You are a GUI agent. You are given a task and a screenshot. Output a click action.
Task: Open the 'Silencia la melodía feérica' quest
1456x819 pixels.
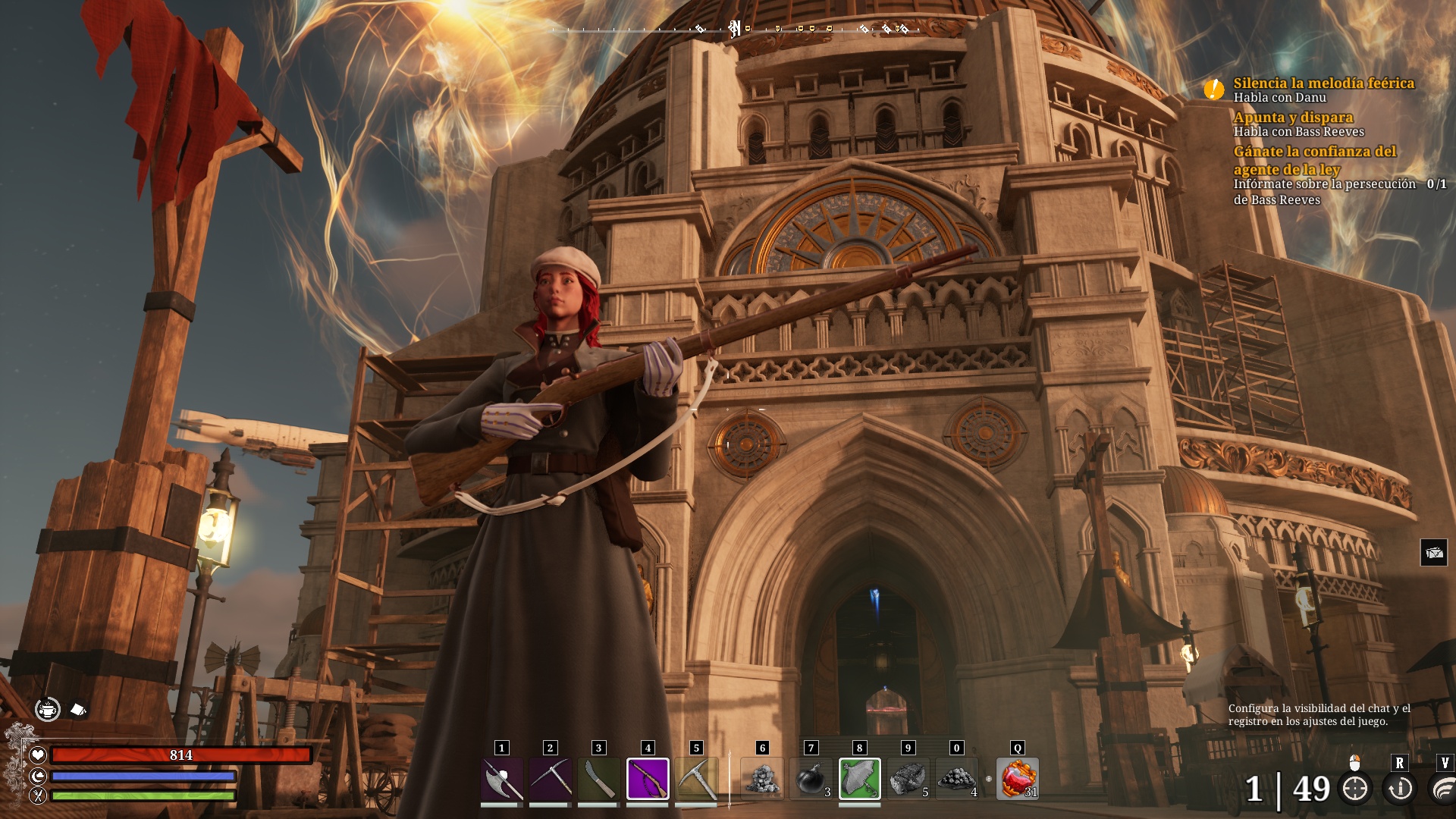coord(1323,83)
